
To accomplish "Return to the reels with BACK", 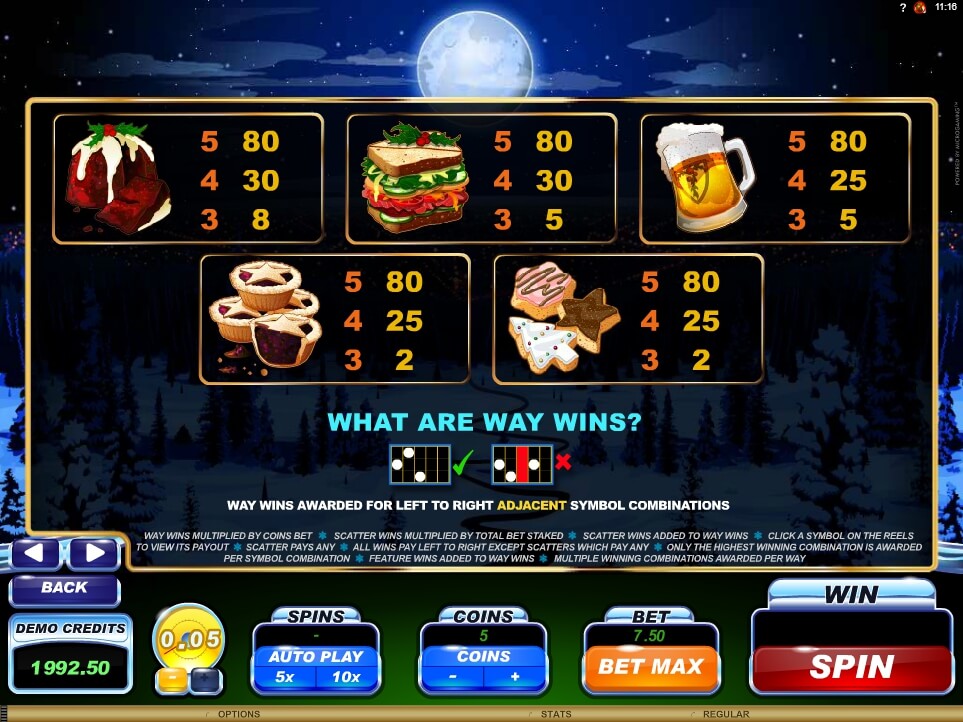I will [65, 588].
